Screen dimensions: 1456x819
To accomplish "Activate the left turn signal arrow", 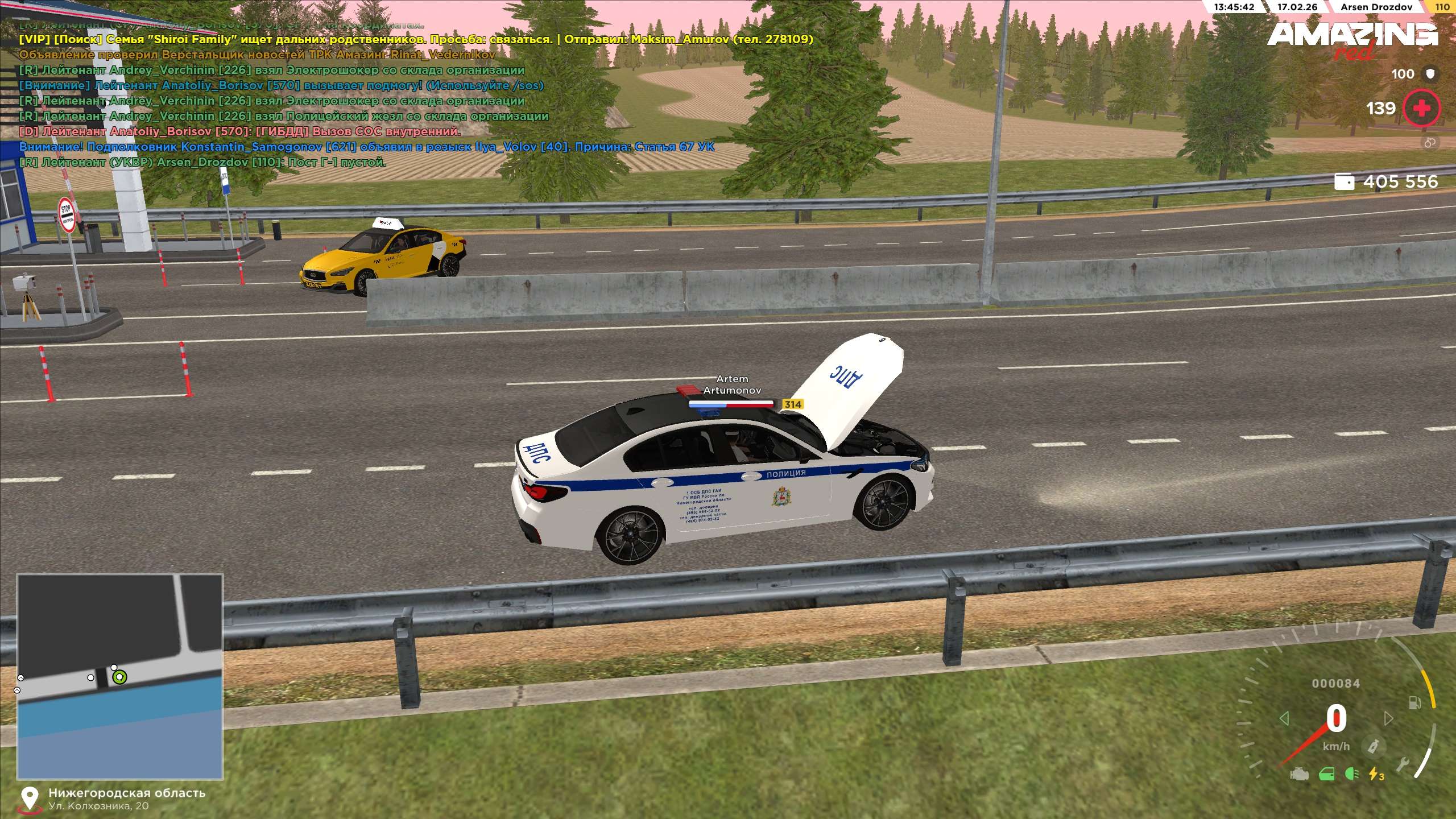I will [x=1284, y=718].
